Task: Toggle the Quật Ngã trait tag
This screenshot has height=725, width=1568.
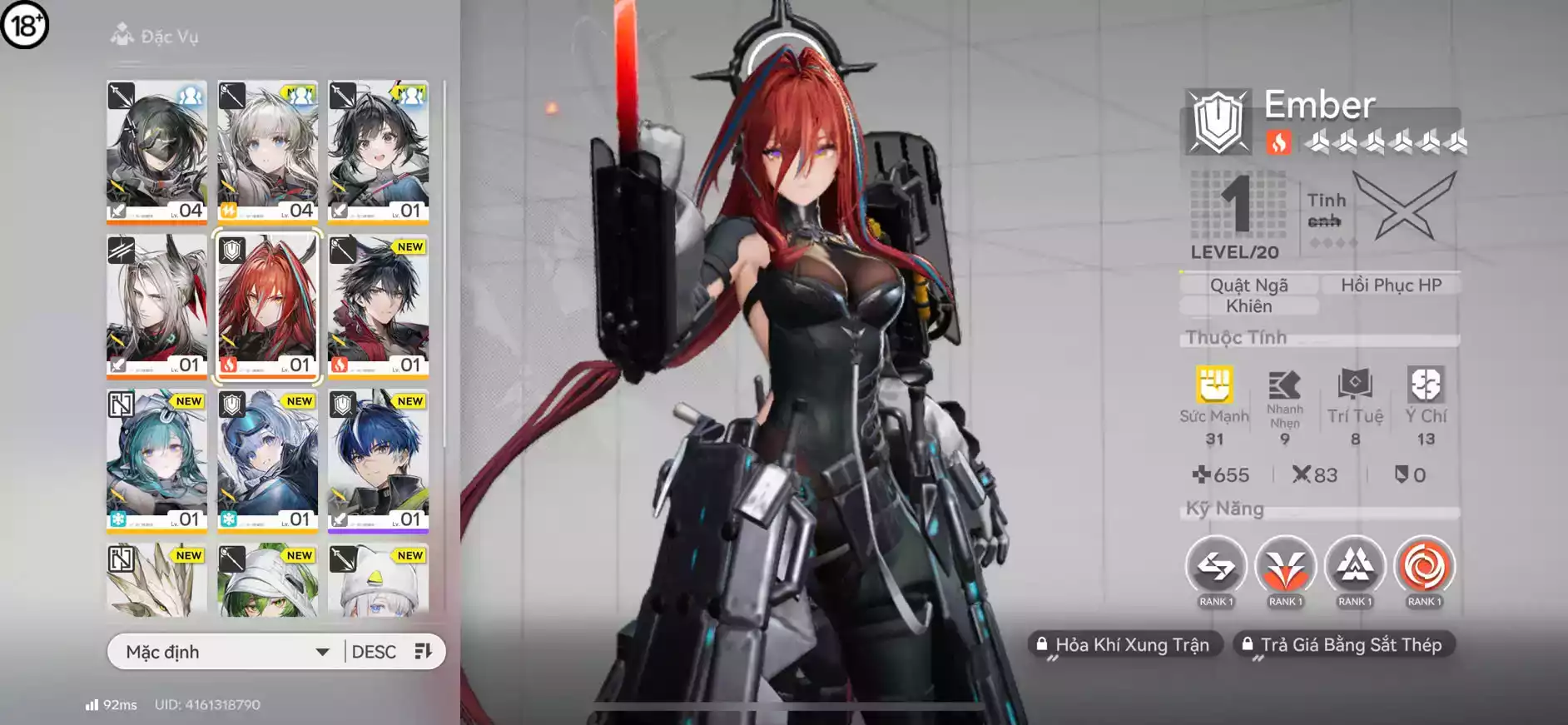Action: coord(1249,284)
